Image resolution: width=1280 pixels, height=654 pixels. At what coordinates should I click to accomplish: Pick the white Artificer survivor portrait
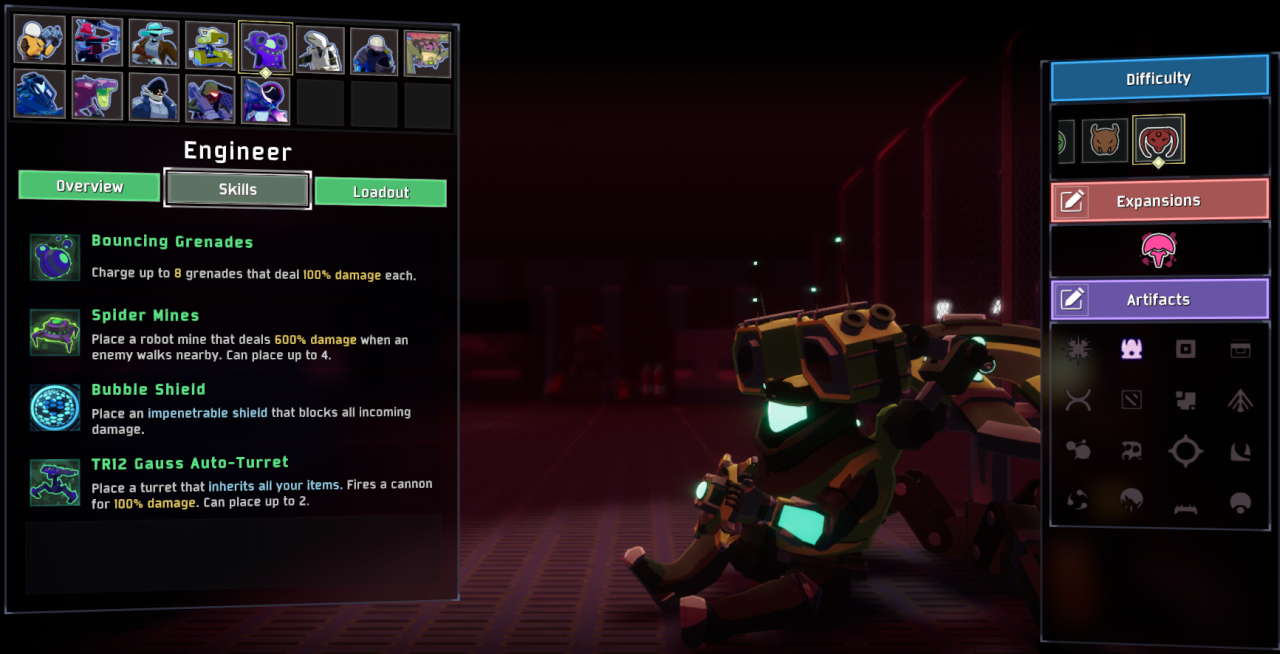(320, 49)
